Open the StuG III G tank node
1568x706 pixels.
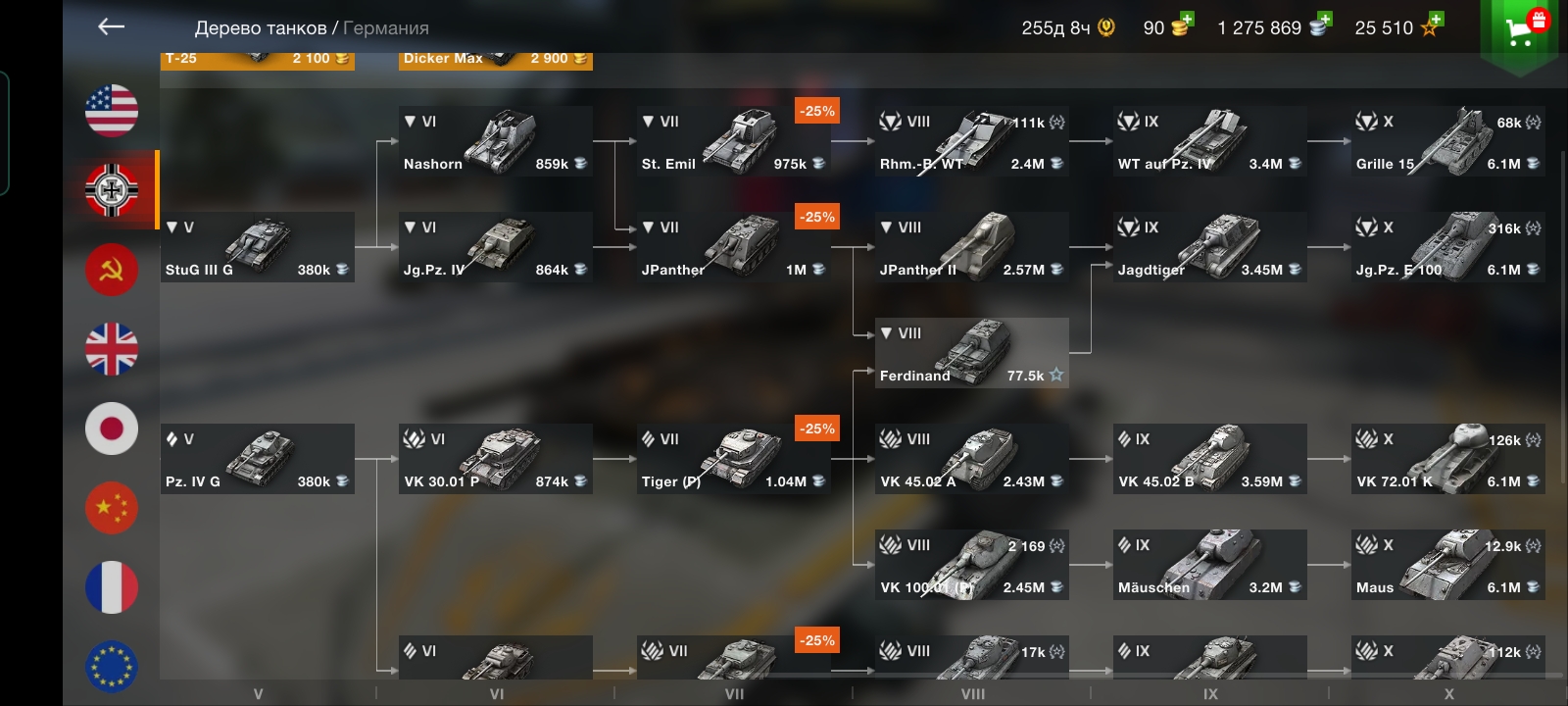click(257, 247)
